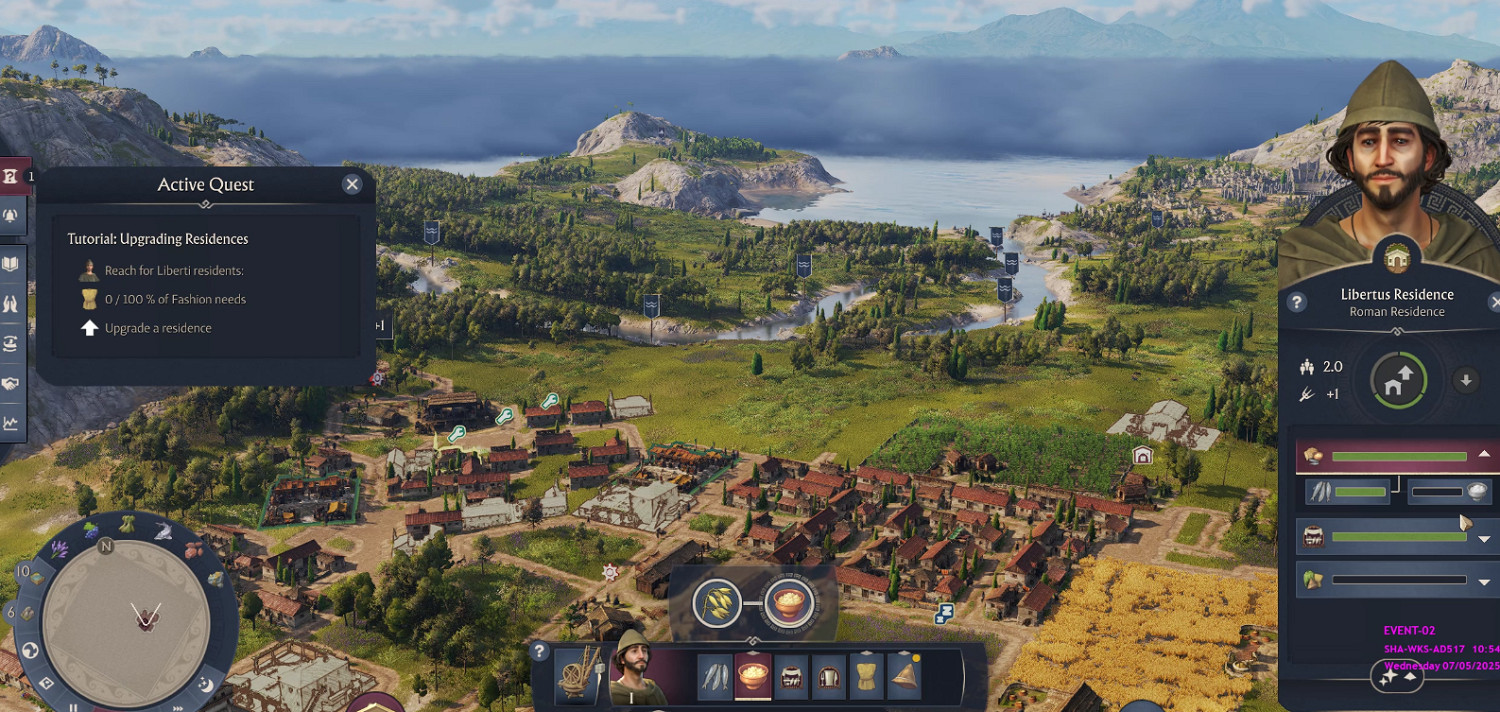The height and width of the screenshot is (712, 1500).
Task: Open the book codex side menu
Action: (11, 264)
